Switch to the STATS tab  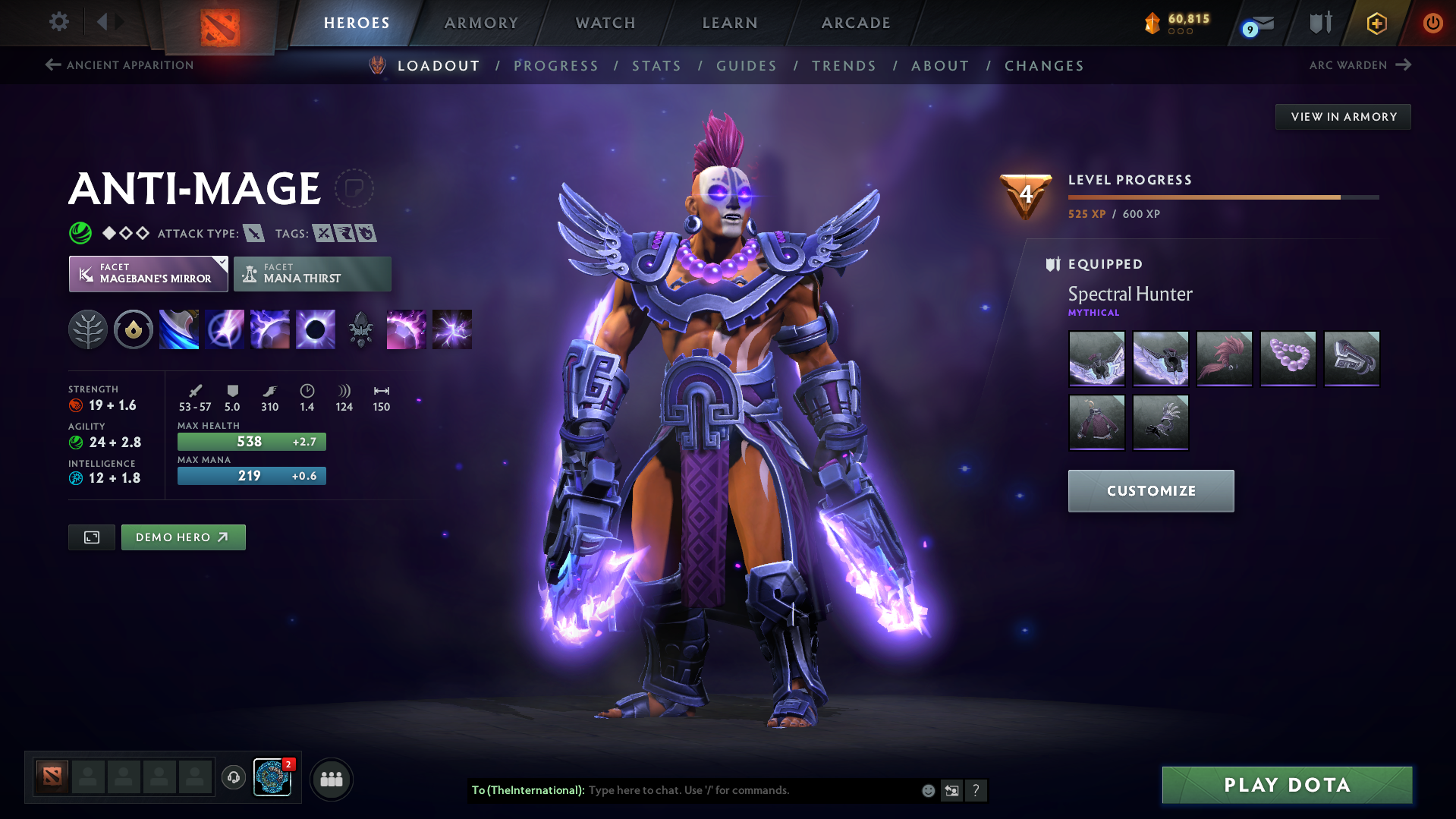(656, 65)
